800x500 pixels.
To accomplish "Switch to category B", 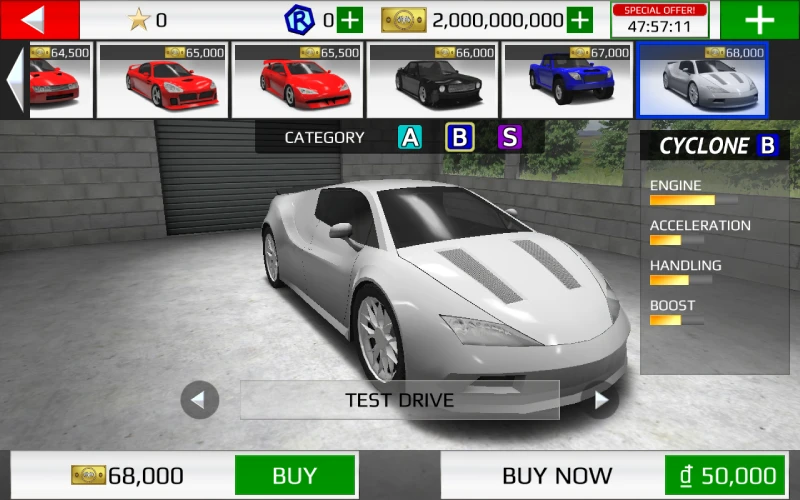I will (460, 138).
